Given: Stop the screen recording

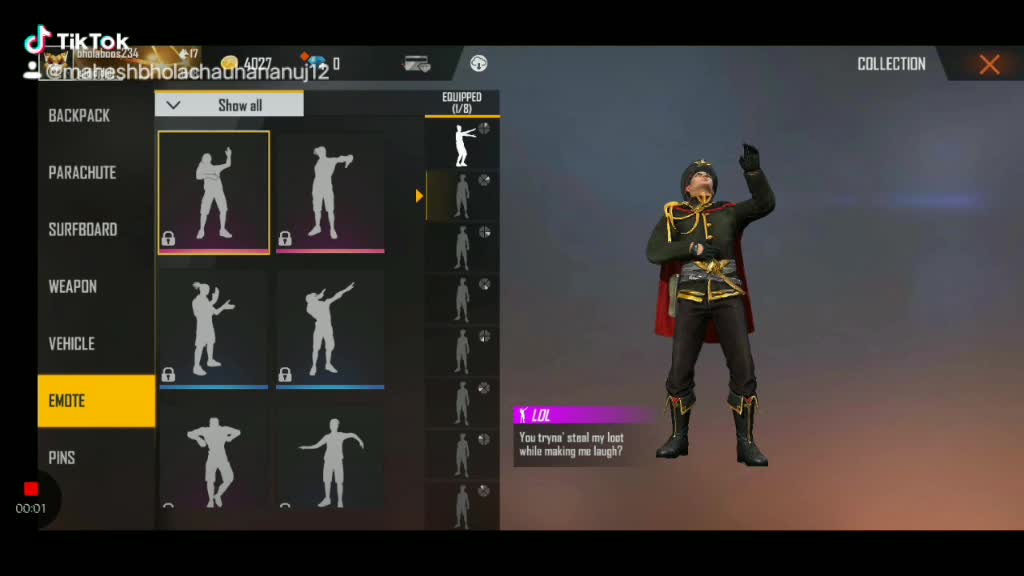Looking at the screenshot, I should tap(31, 489).
